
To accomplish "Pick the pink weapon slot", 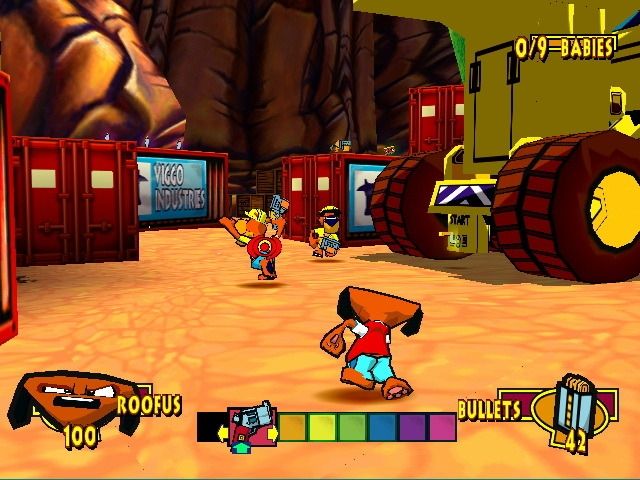I will tap(442, 427).
